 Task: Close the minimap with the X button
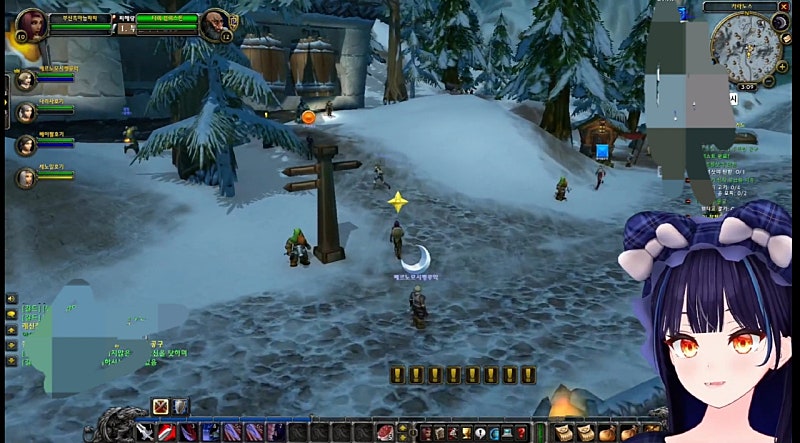click(784, 8)
